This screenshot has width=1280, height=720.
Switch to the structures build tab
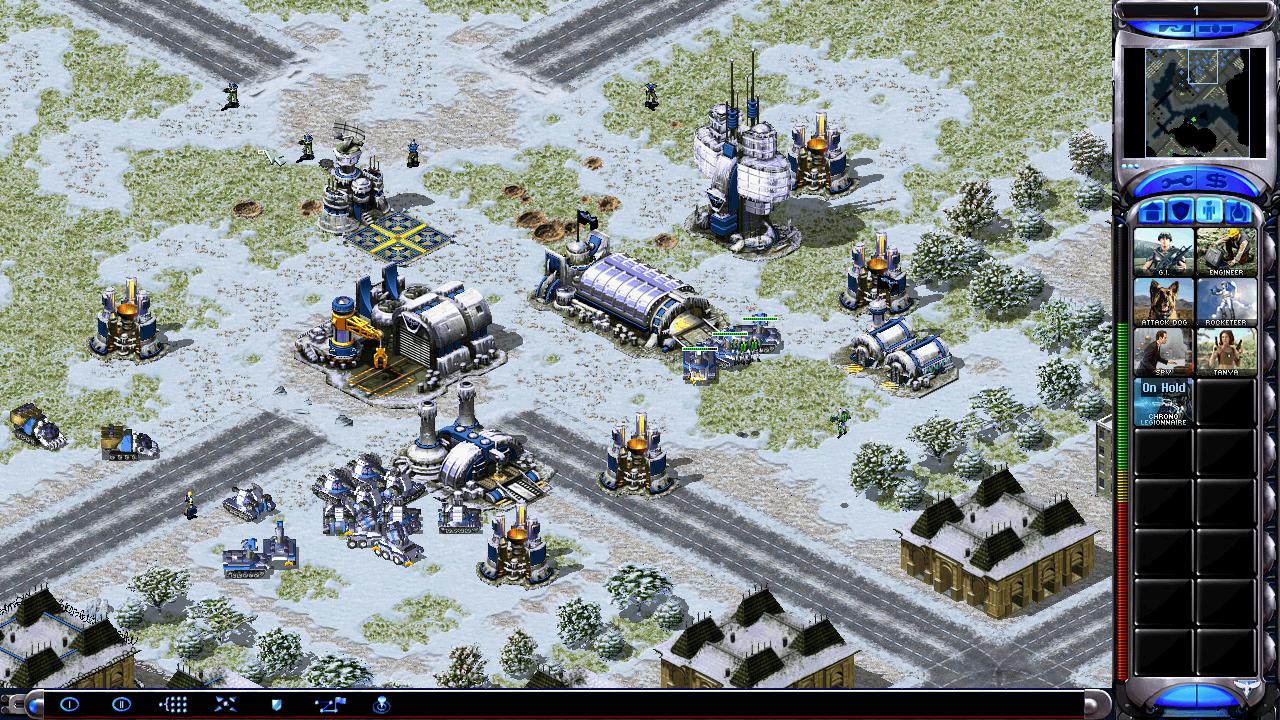(1150, 212)
